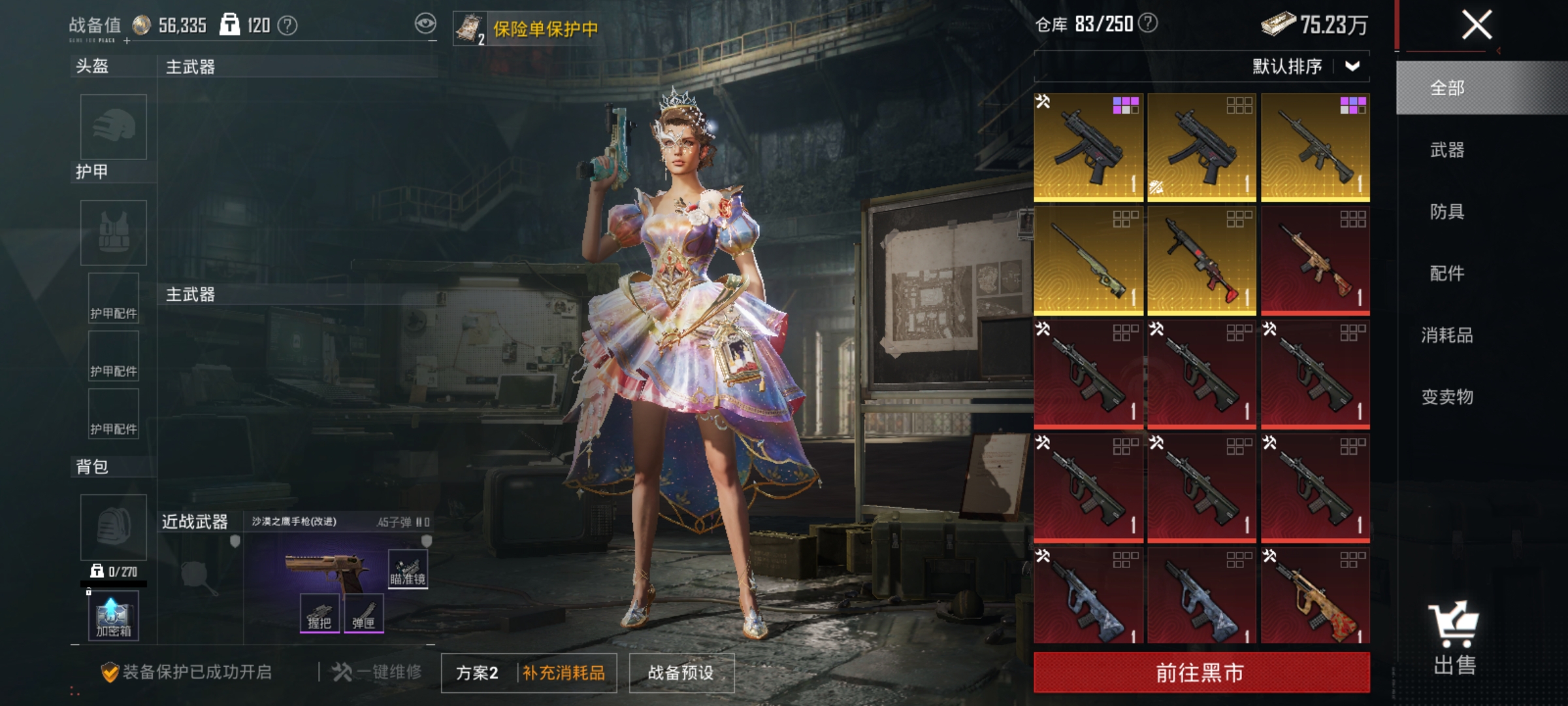Close the loadout screen with the X
Image resolution: width=1568 pixels, height=706 pixels.
(1477, 26)
